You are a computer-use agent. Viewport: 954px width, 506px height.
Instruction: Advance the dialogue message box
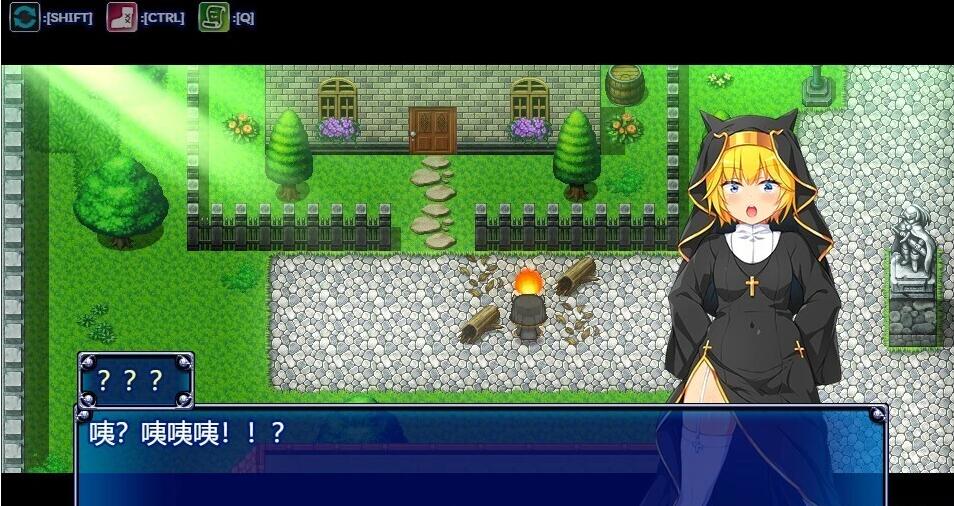[480, 455]
